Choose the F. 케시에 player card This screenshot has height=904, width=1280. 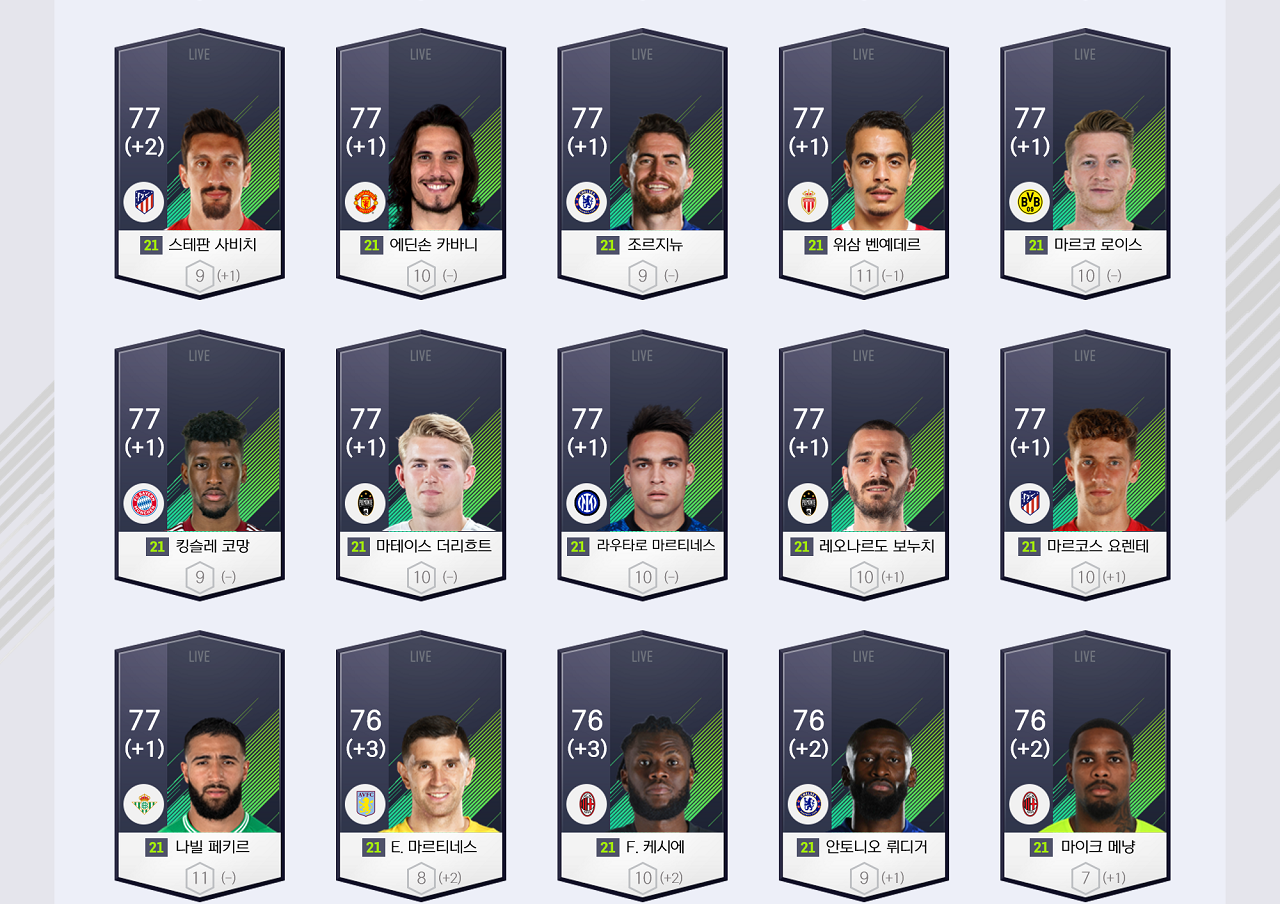(642, 767)
